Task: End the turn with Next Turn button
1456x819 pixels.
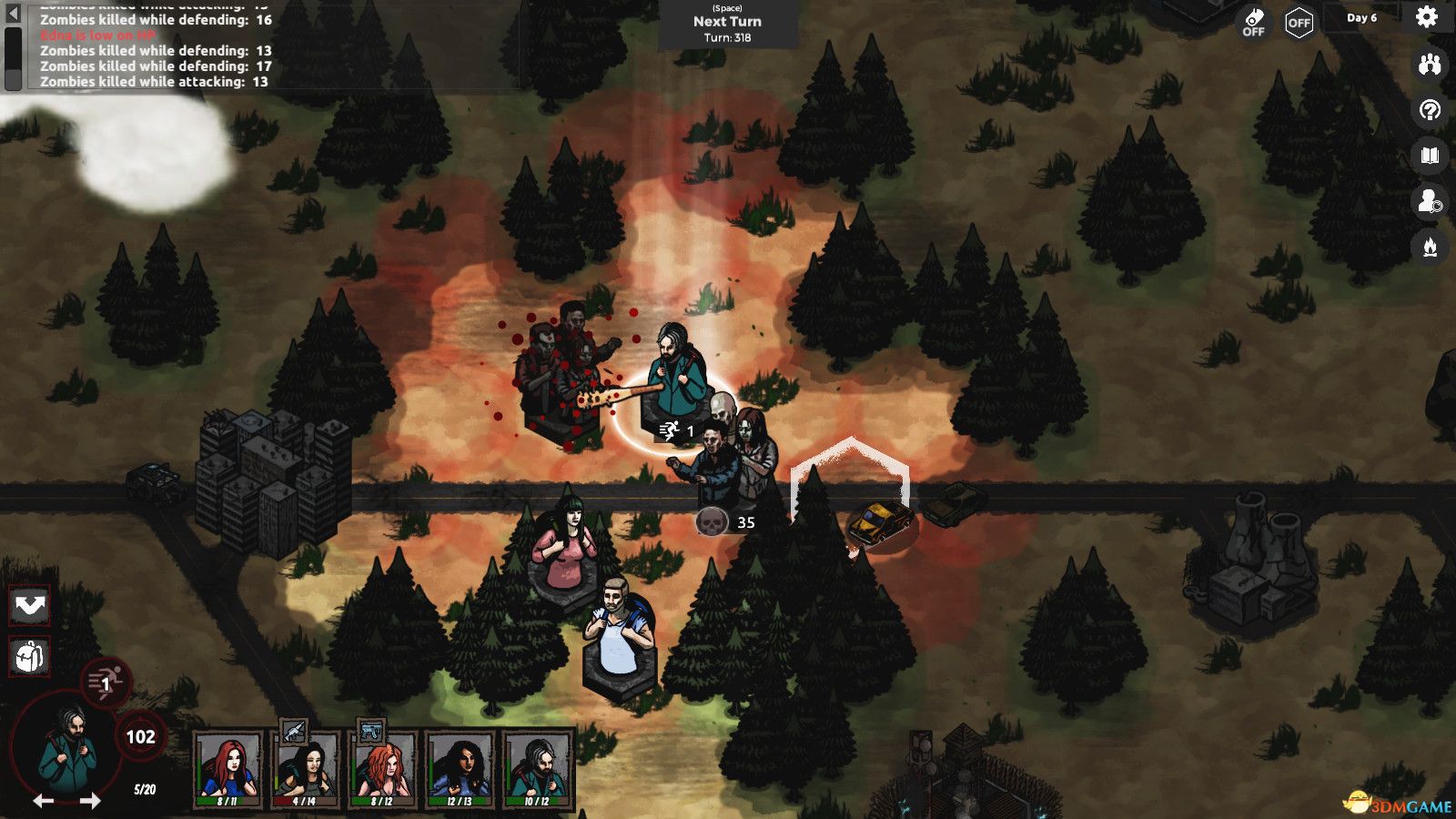Action: [x=727, y=24]
